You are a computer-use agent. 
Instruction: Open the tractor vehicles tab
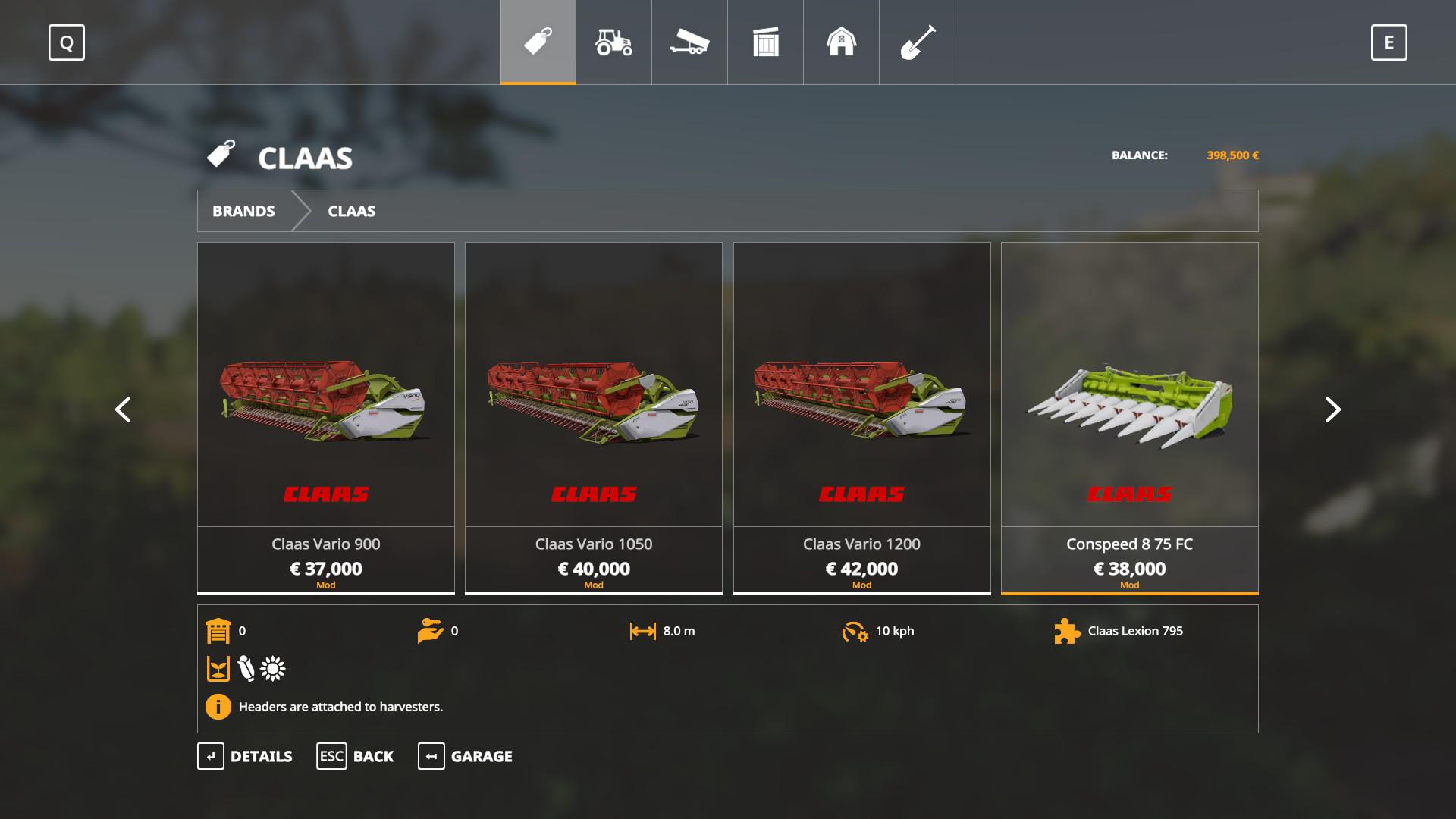[613, 42]
